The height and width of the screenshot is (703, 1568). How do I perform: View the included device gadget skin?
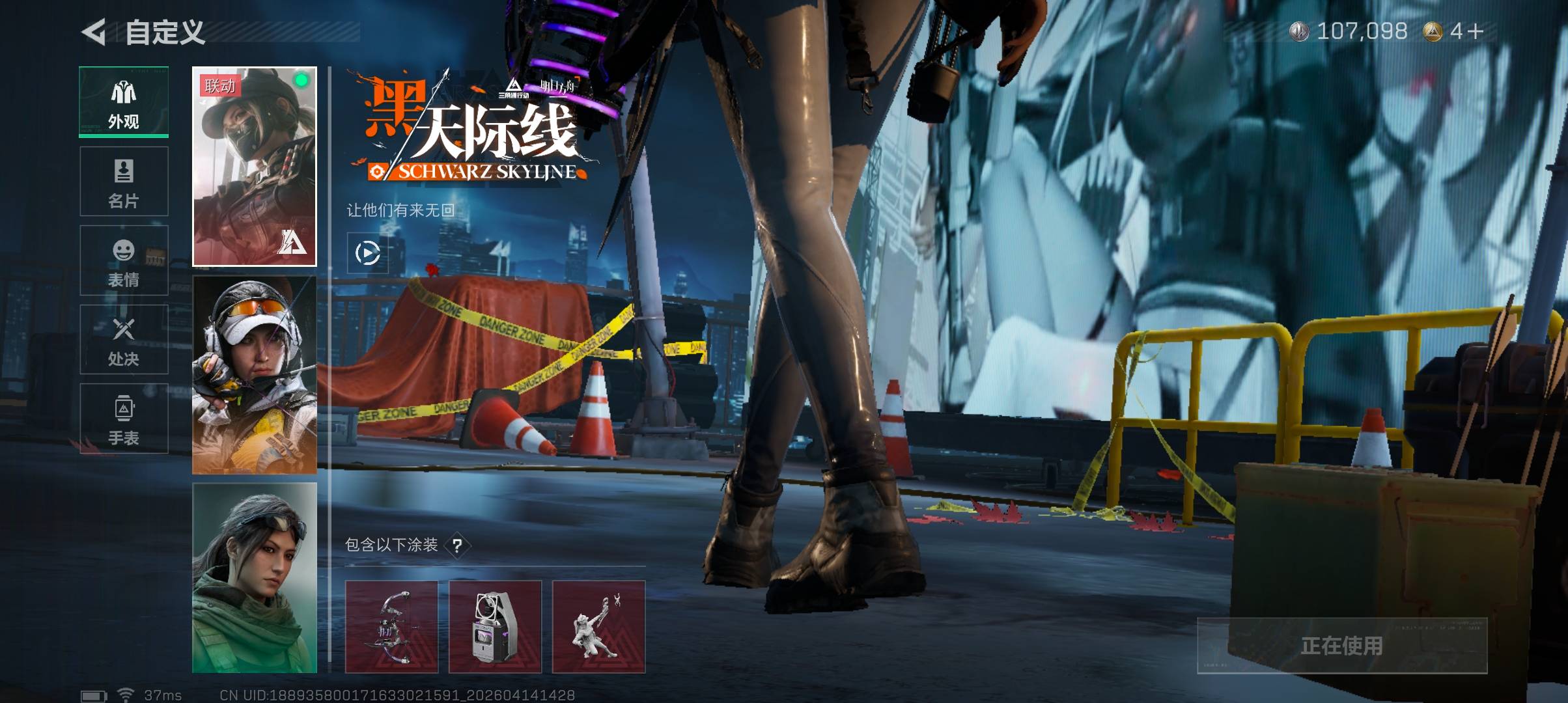[x=495, y=627]
